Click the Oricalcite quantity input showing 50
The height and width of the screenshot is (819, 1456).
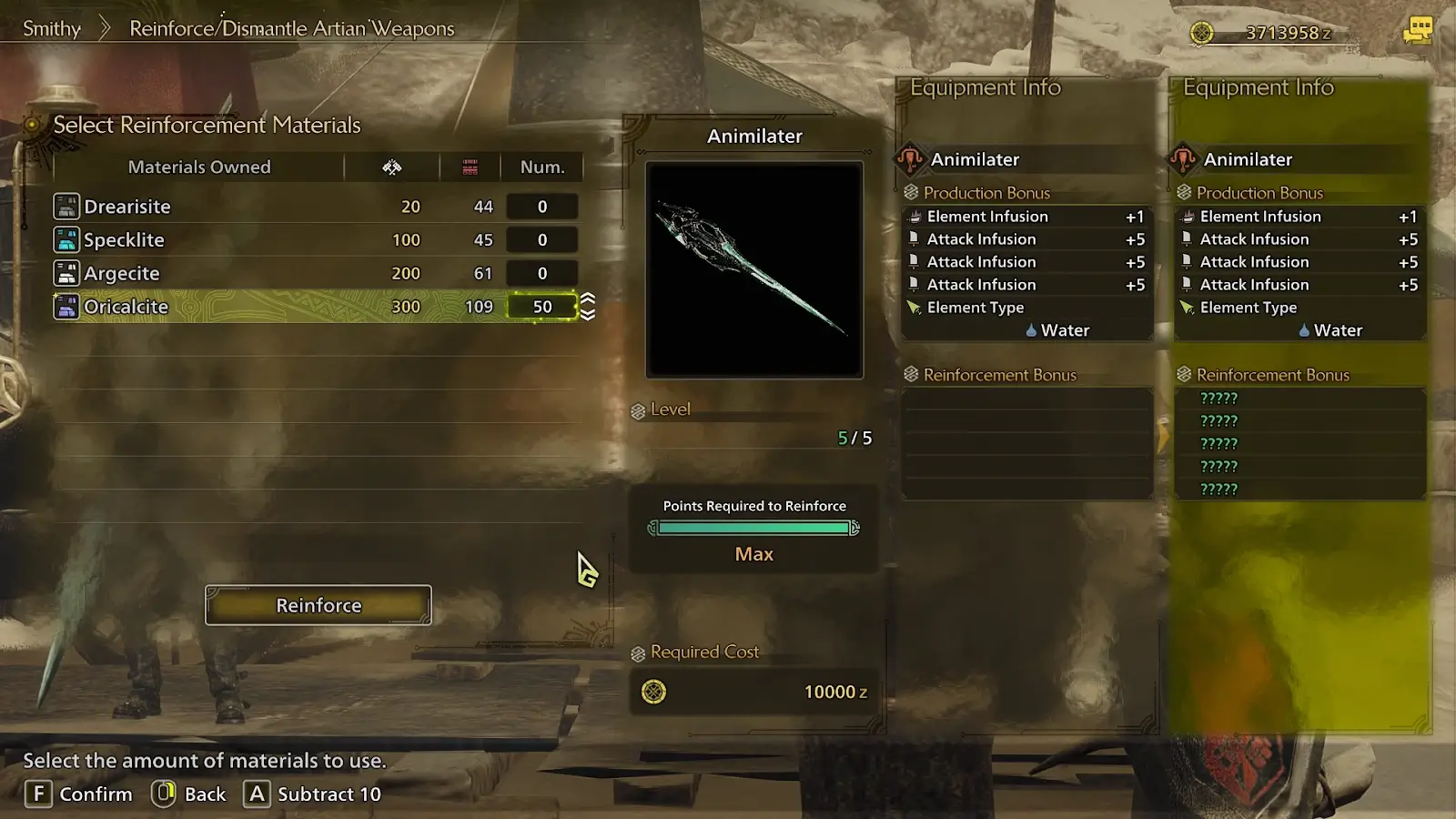pyautogui.click(x=541, y=307)
